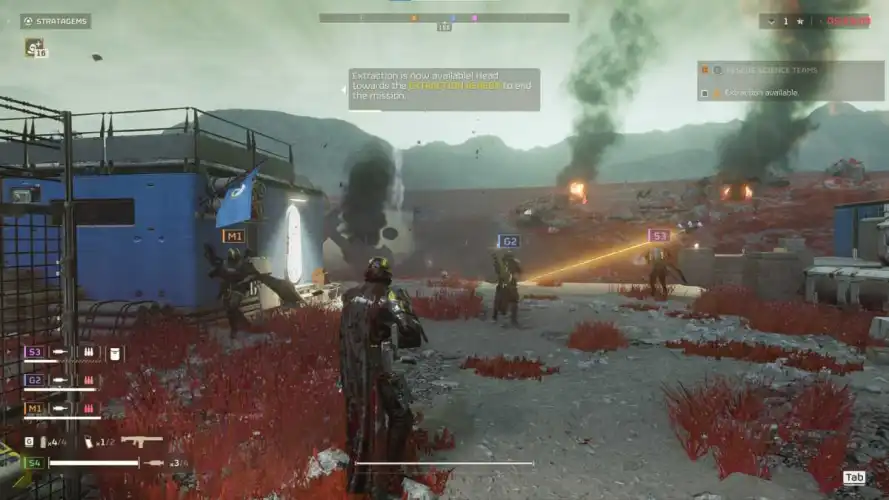Select the Extraction available objective row
This screenshot has width=889, height=500.
(790, 93)
